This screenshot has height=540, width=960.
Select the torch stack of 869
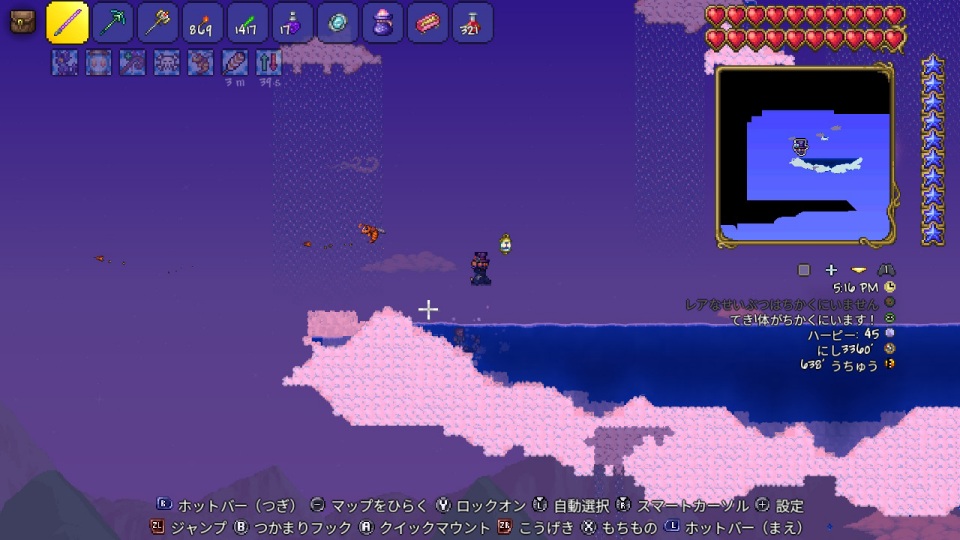pyautogui.click(x=203, y=23)
